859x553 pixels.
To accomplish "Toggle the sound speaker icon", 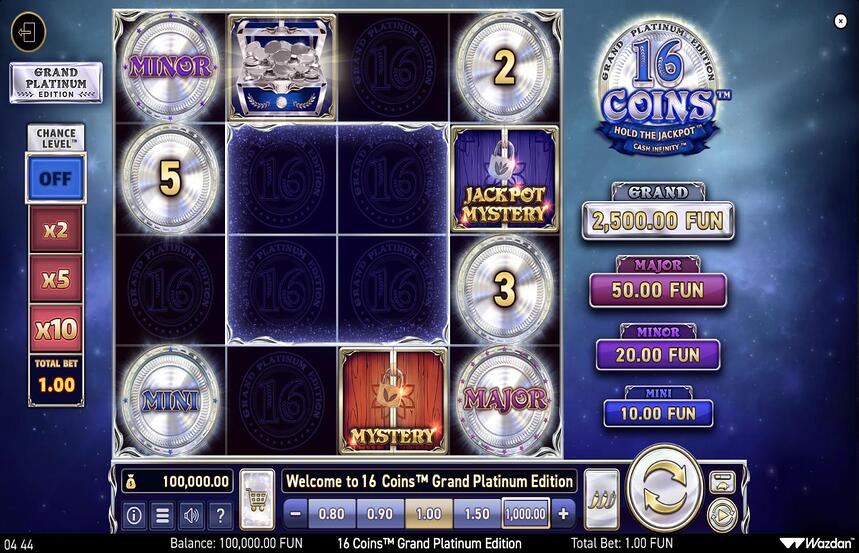I will (x=190, y=516).
